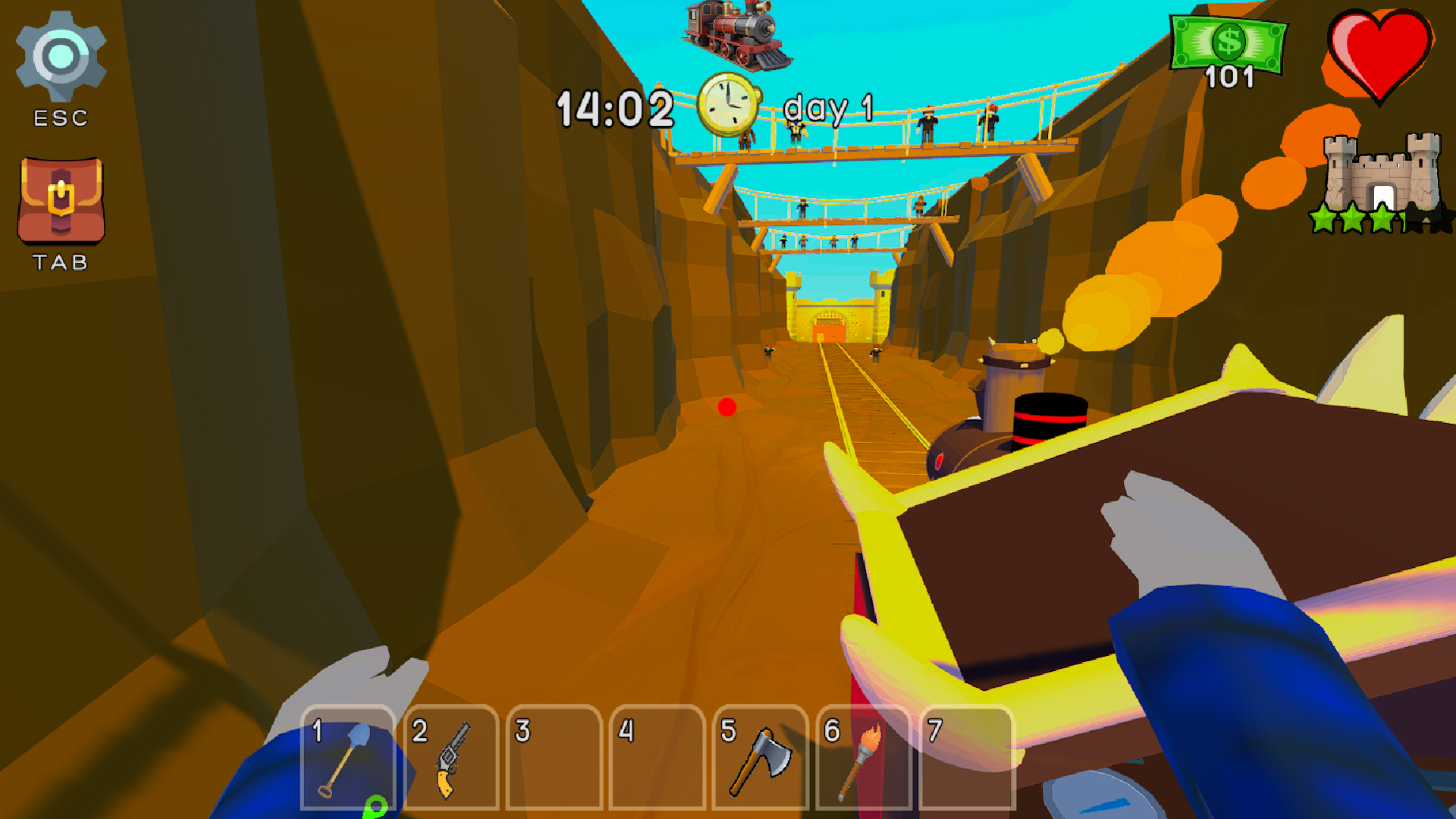Select the shovel in hotbar slot 1

[x=349, y=758]
